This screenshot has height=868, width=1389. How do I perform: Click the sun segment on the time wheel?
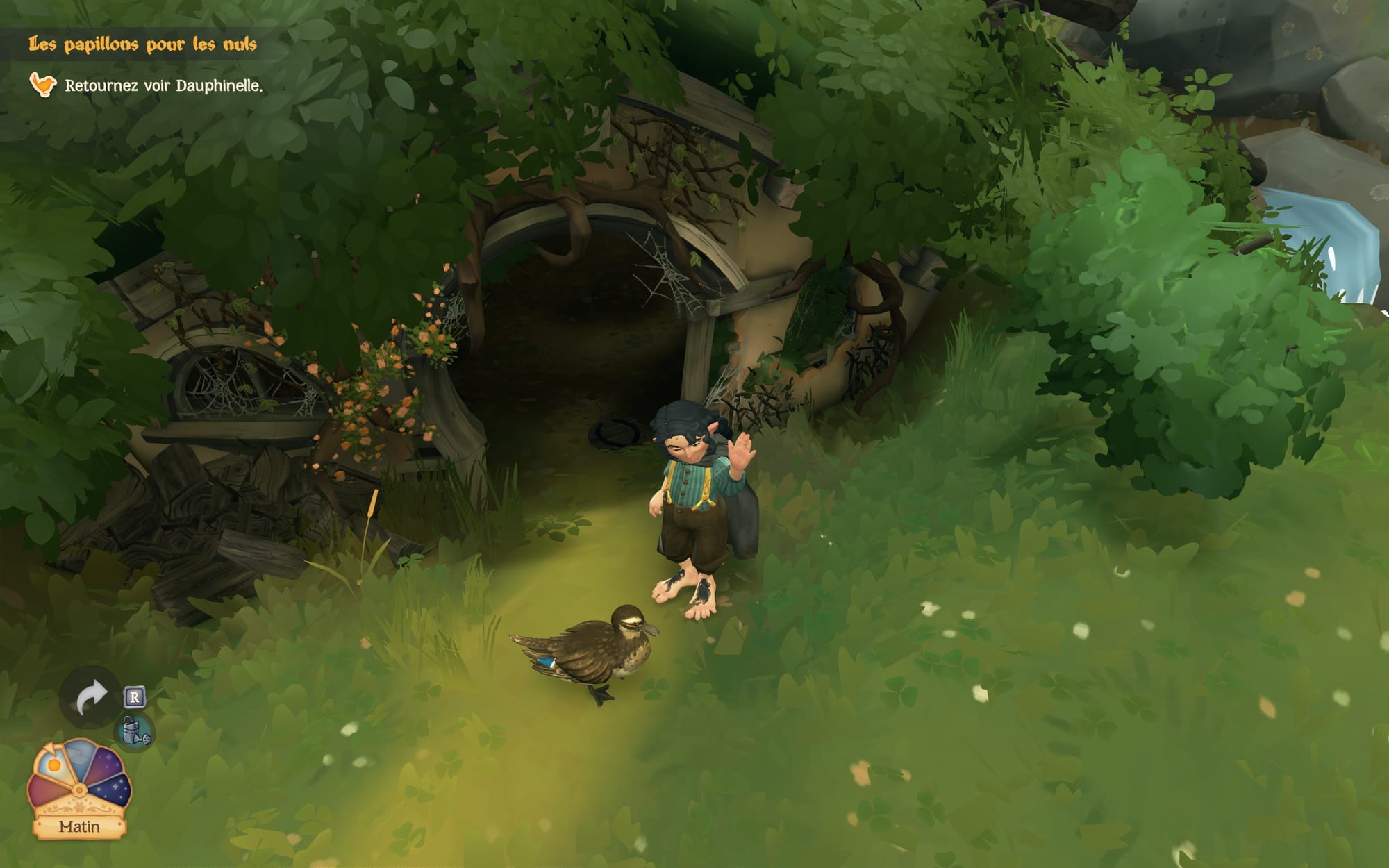[x=53, y=765]
